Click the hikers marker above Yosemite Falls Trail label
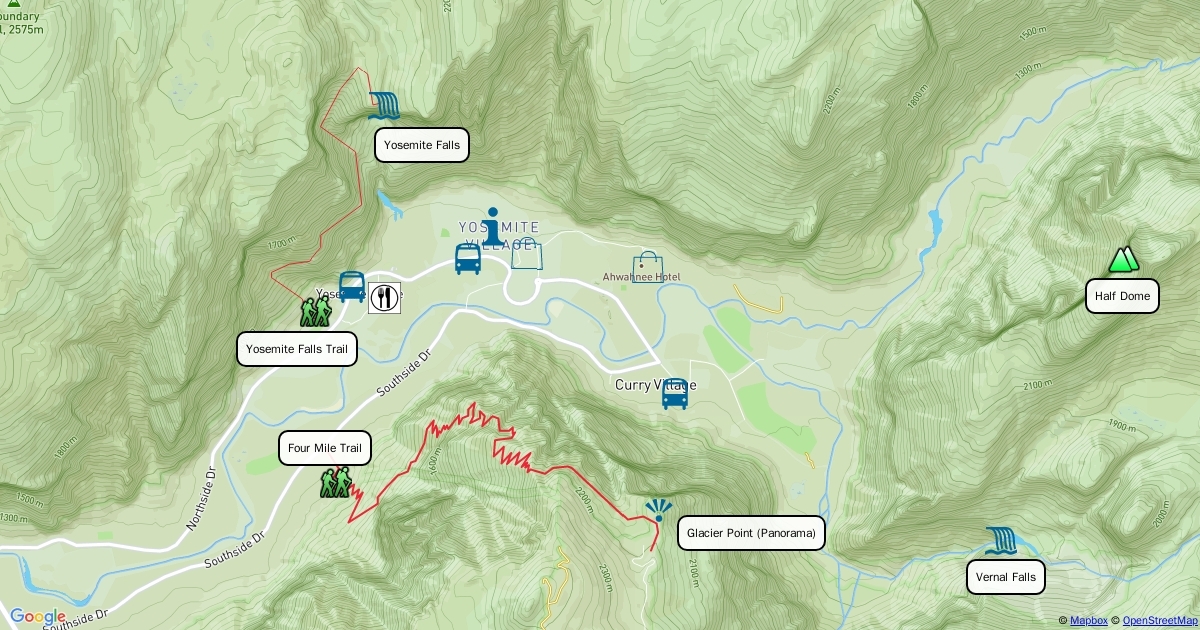This screenshot has height=630, width=1200. pyautogui.click(x=315, y=312)
